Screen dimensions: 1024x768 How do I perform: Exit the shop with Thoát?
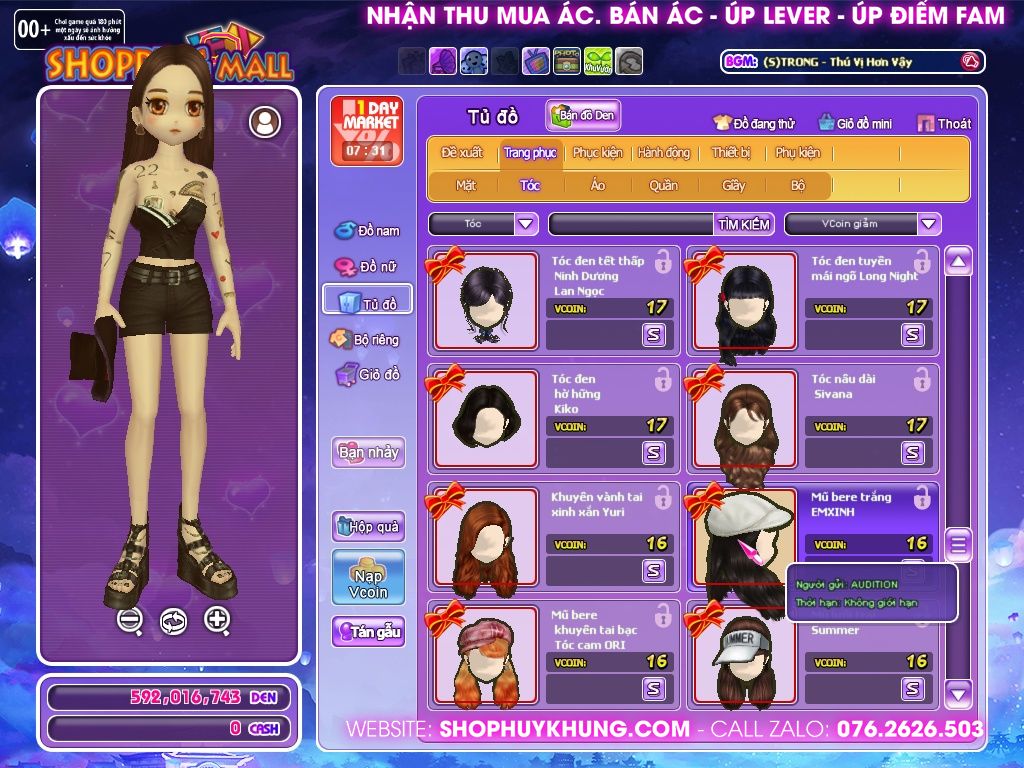tap(944, 124)
